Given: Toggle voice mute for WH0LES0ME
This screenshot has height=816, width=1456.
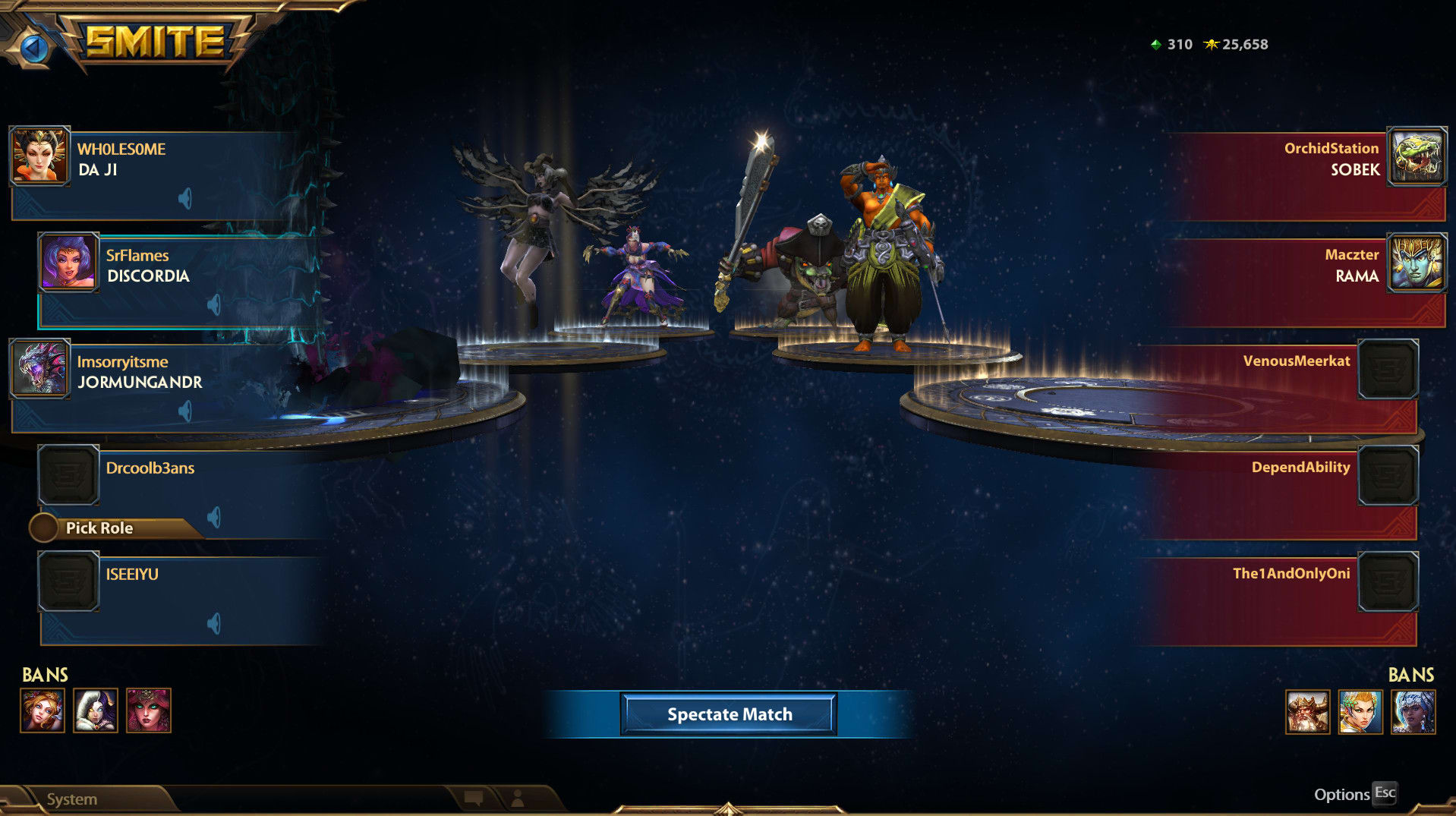Looking at the screenshot, I should coord(185,199).
